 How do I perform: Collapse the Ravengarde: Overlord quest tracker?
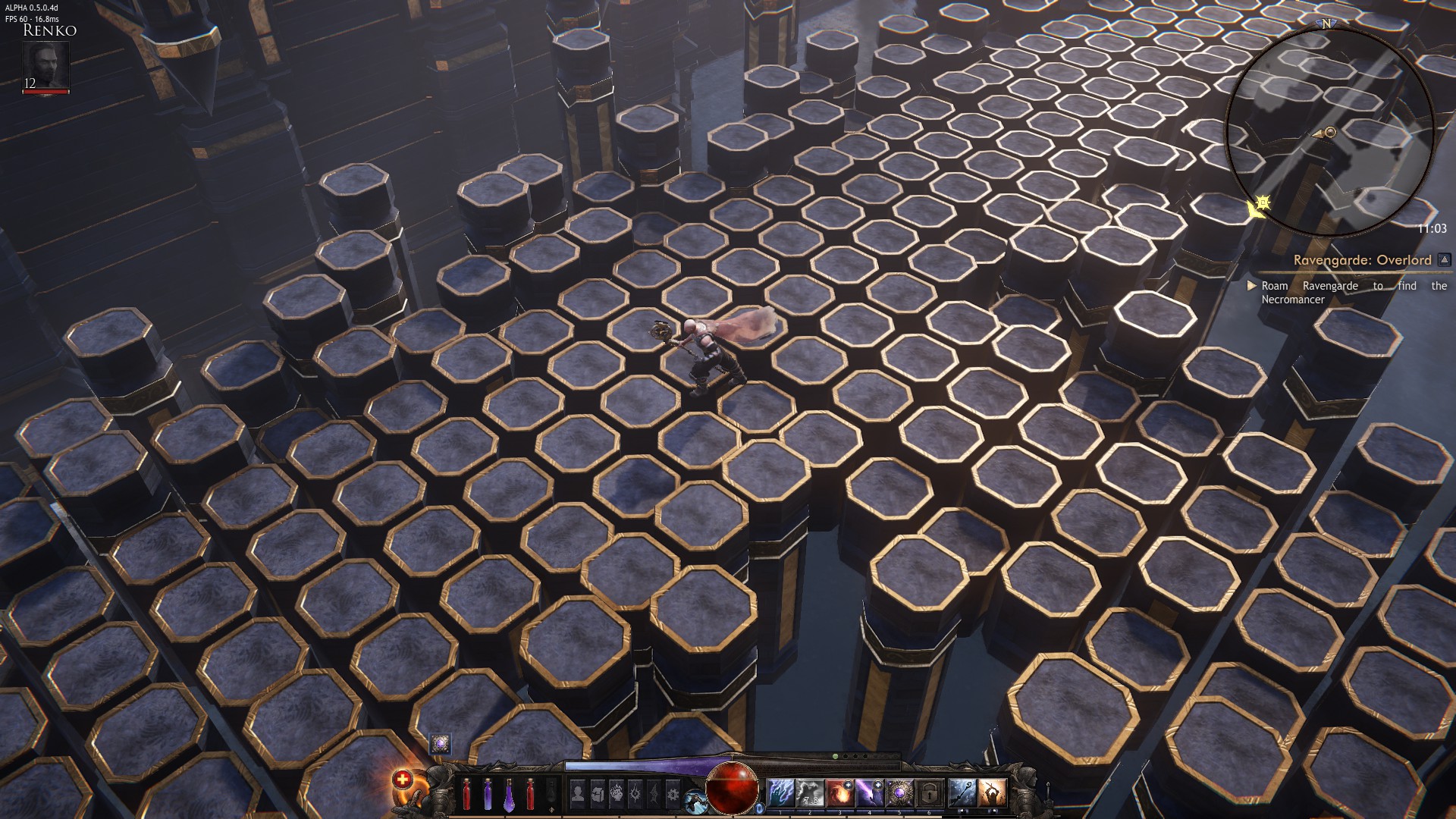(1444, 260)
